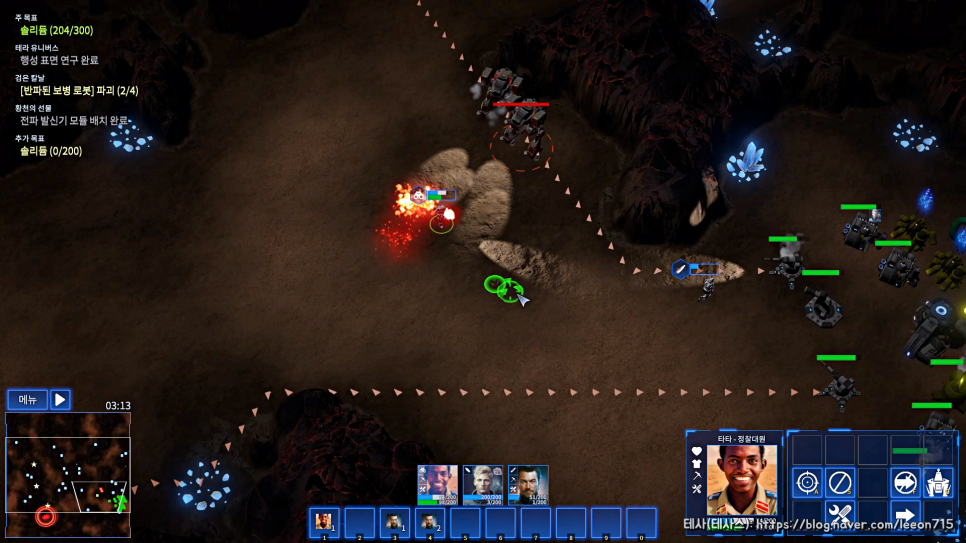Choose control group slot 4
Image resolution: width=966 pixels, height=543 pixels.
click(430, 522)
